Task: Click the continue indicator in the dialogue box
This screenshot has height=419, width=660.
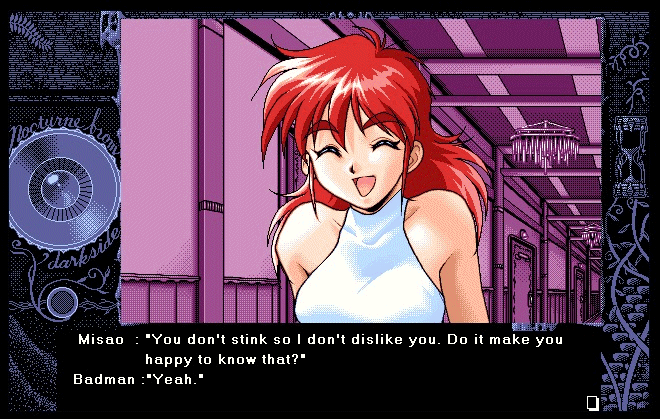Action: (x=592, y=402)
